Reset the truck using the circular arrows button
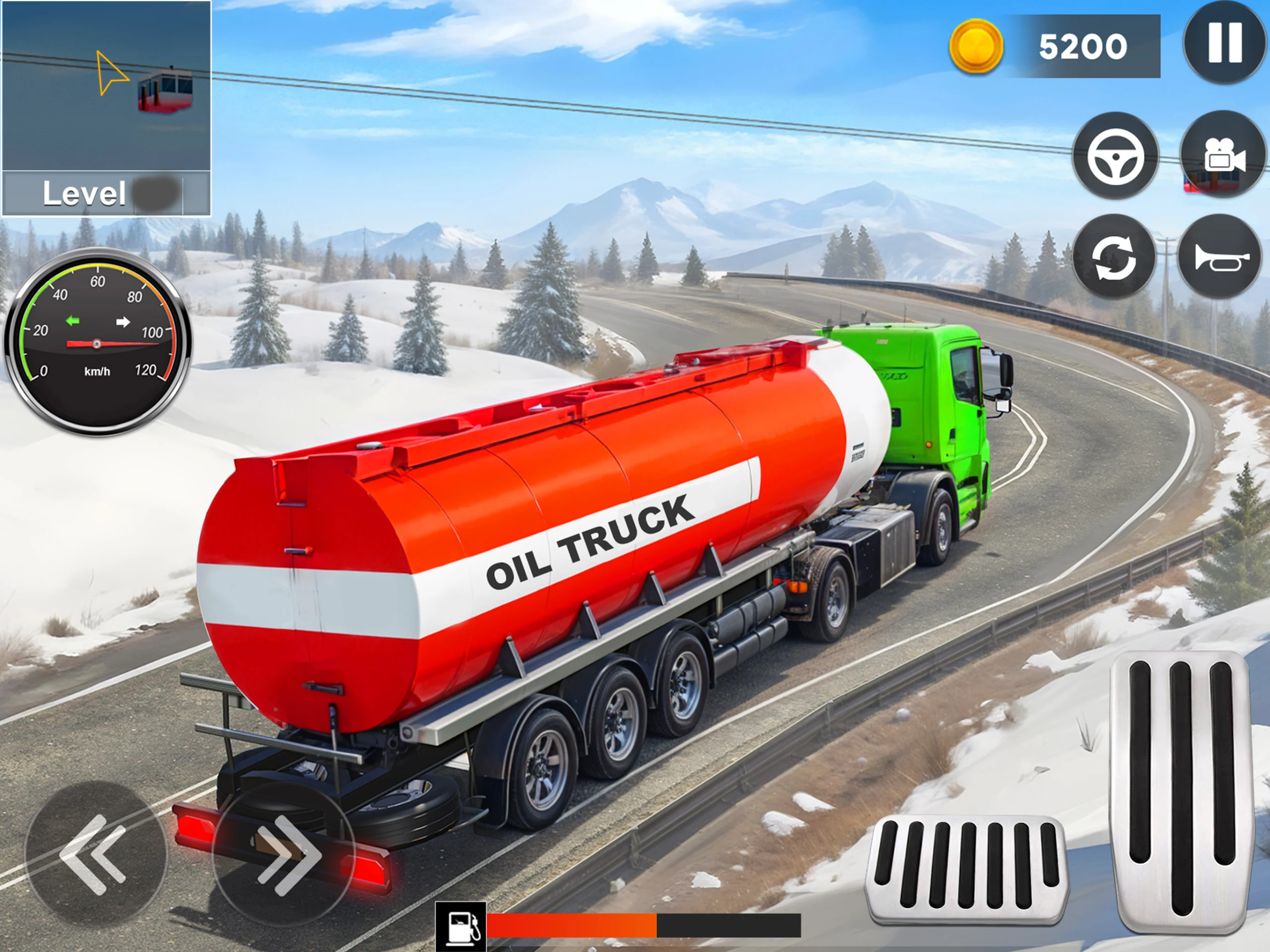Image resolution: width=1270 pixels, height=952 pixels. pos(1114,256)
